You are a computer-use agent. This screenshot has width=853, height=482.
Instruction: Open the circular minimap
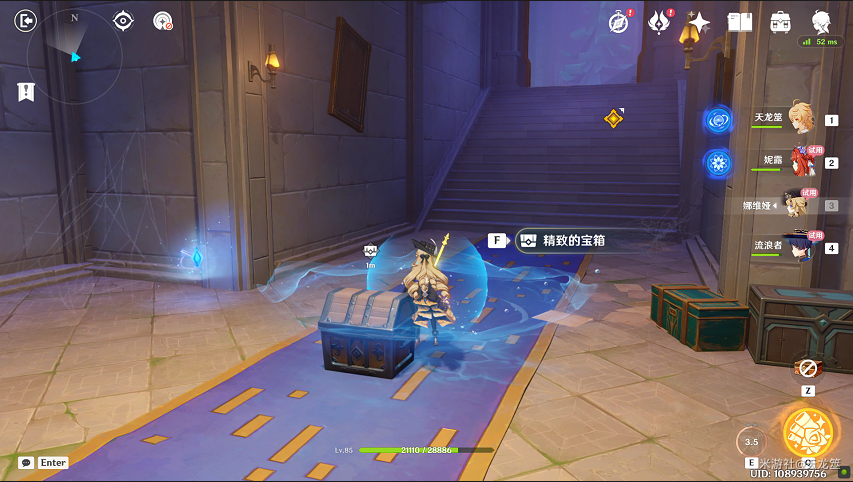pyautogui.click(x=74, y=56)
